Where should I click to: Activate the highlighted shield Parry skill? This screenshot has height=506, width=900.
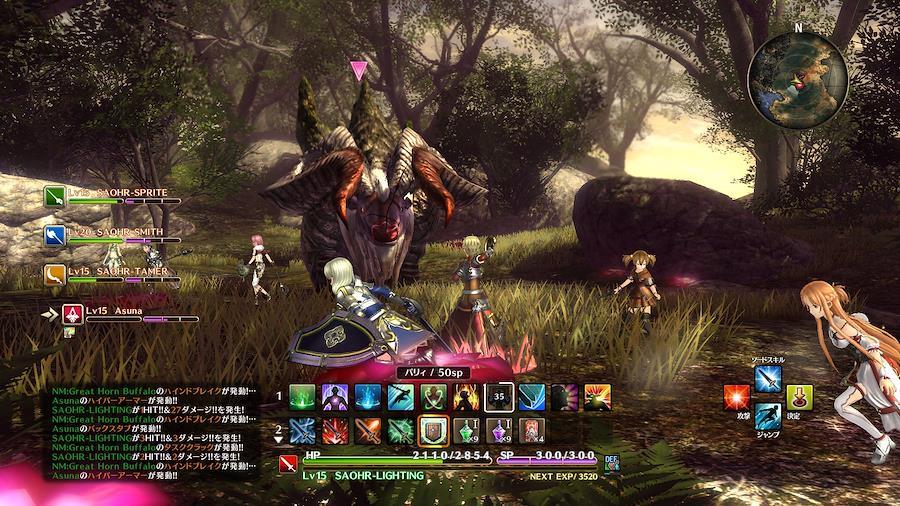pyautogui.click(x=433, y=430)
